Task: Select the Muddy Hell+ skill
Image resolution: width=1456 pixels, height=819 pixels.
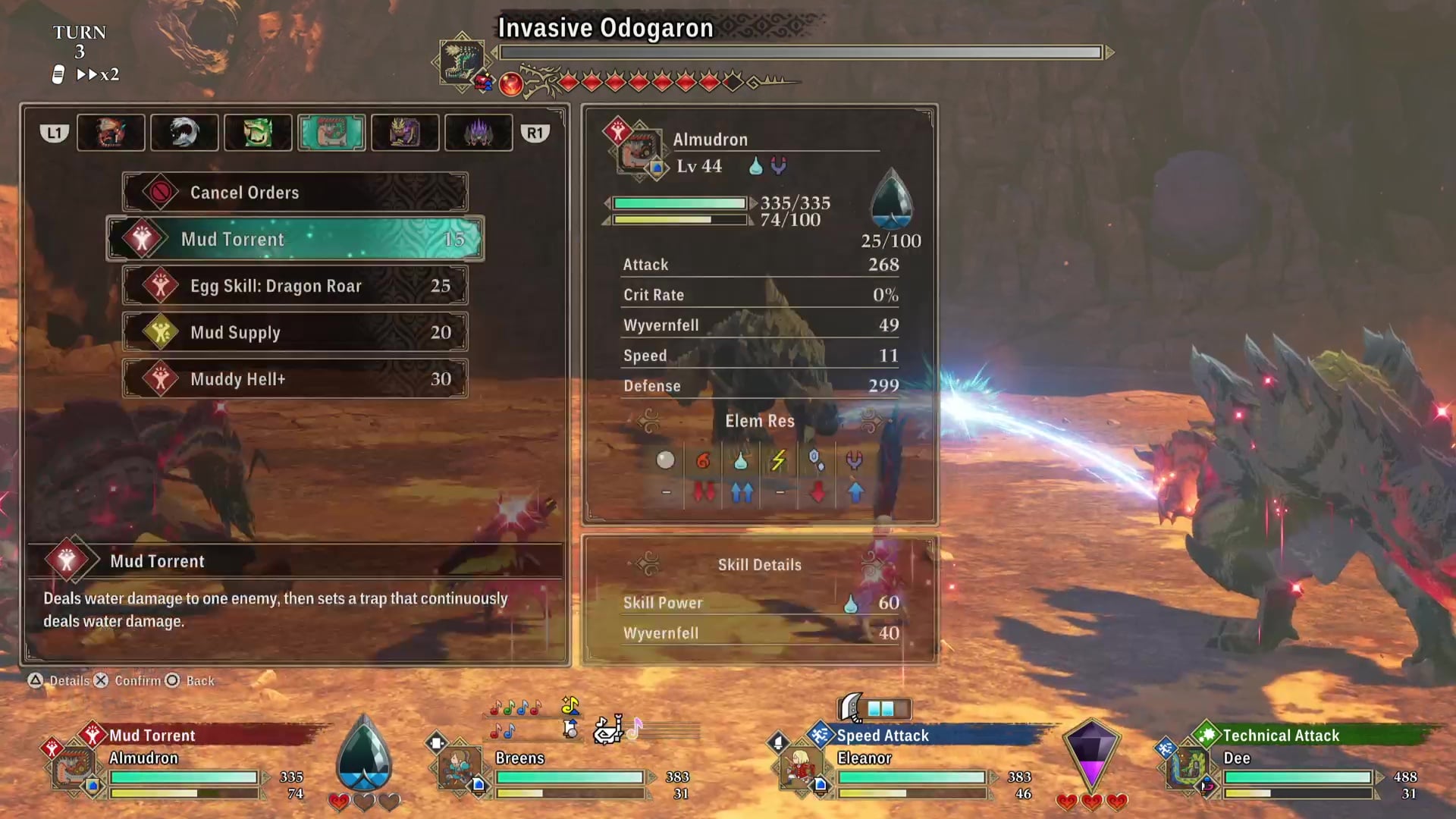Action: tap(295, 379)
